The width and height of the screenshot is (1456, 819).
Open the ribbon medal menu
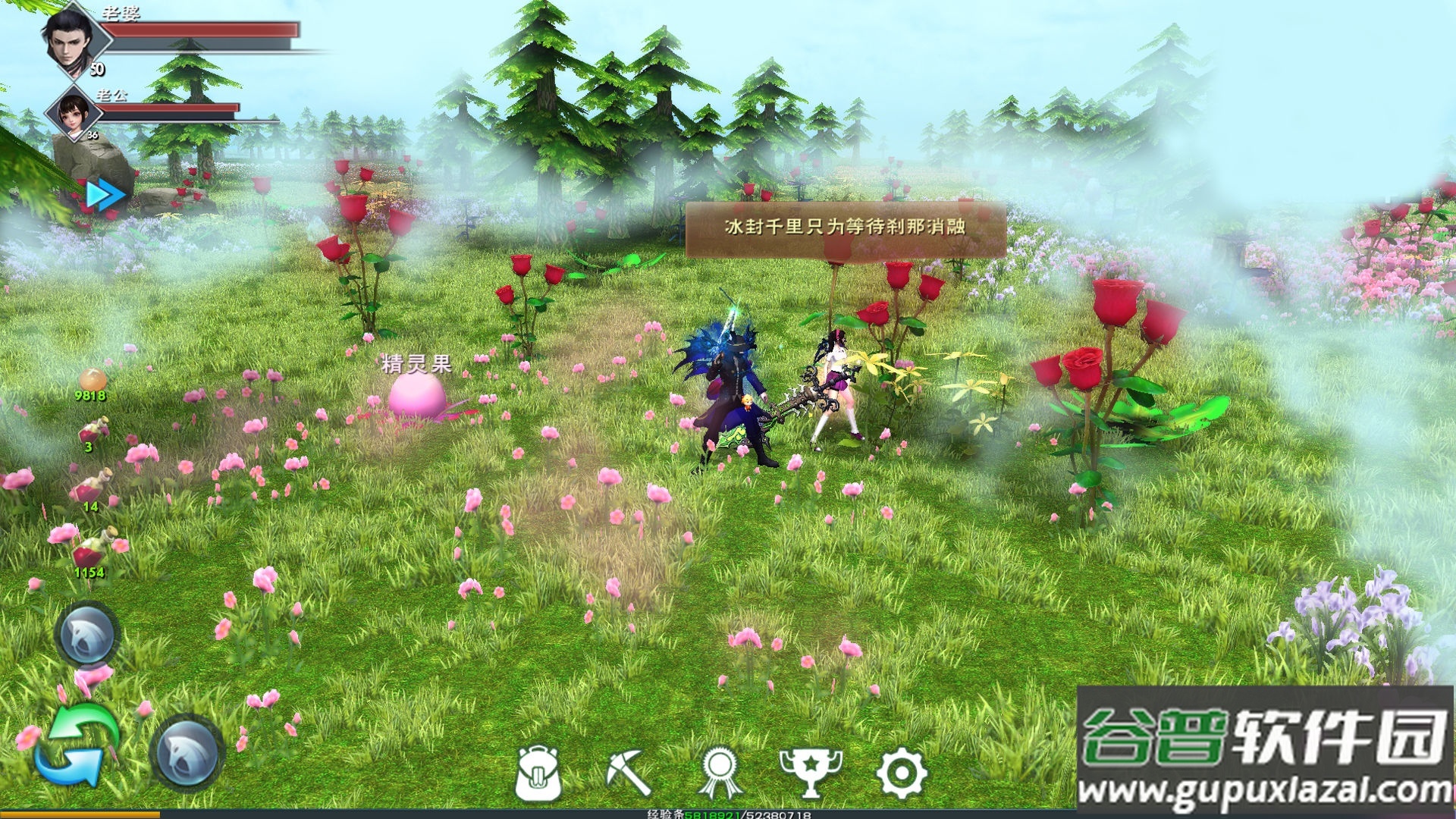coord(720,772)
